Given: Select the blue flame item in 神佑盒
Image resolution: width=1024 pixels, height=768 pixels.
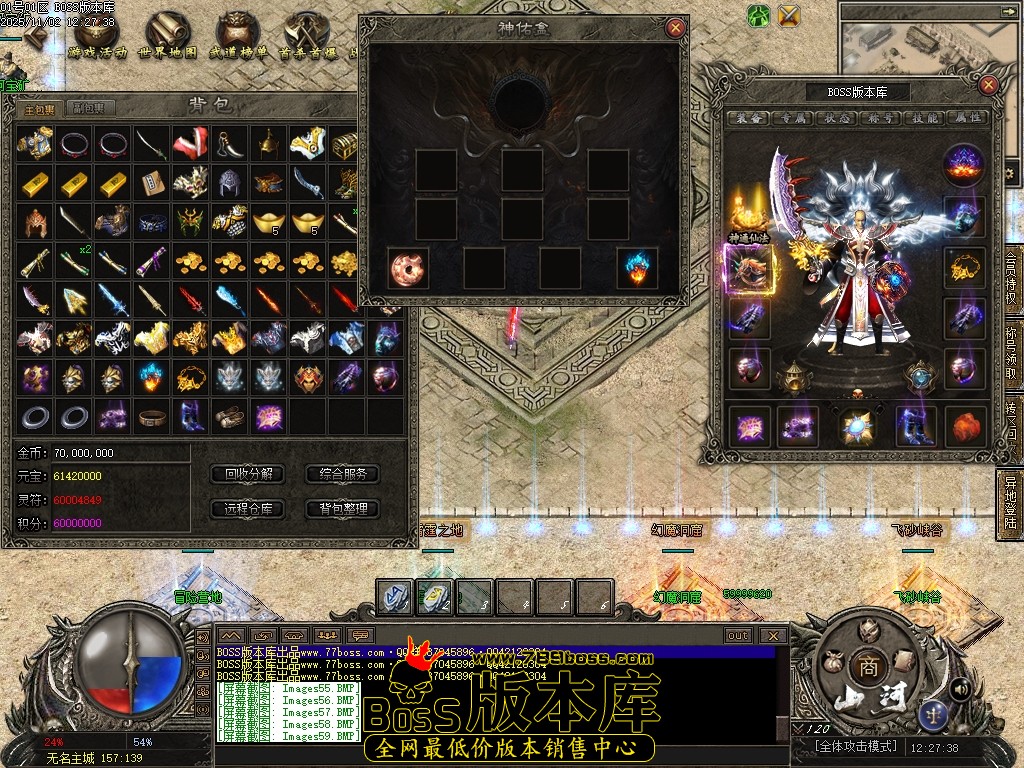Looking at the screenshot, I should 637,269.
